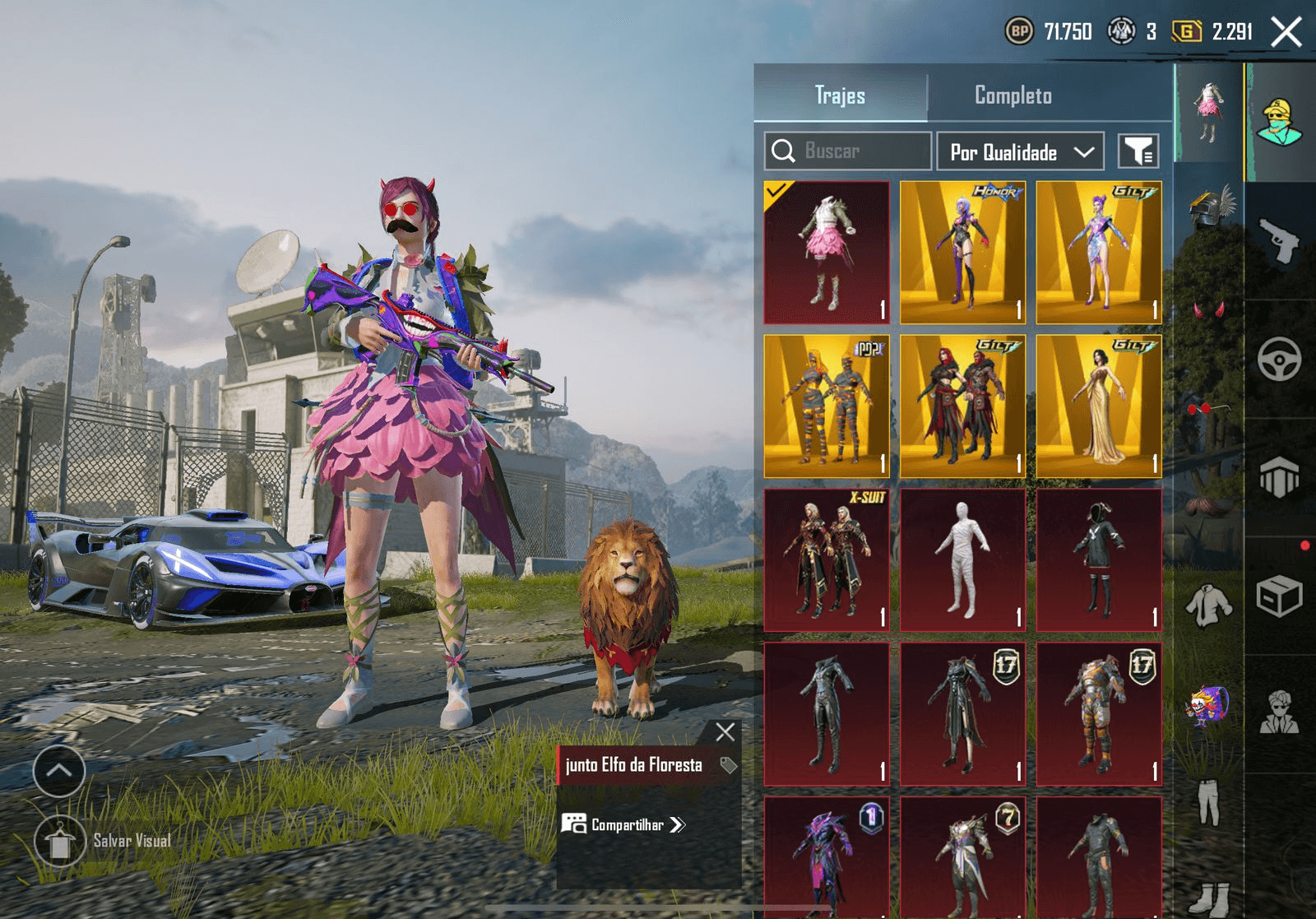
Task: Select the equipped pink flower elf outfit
Action: 827,252
